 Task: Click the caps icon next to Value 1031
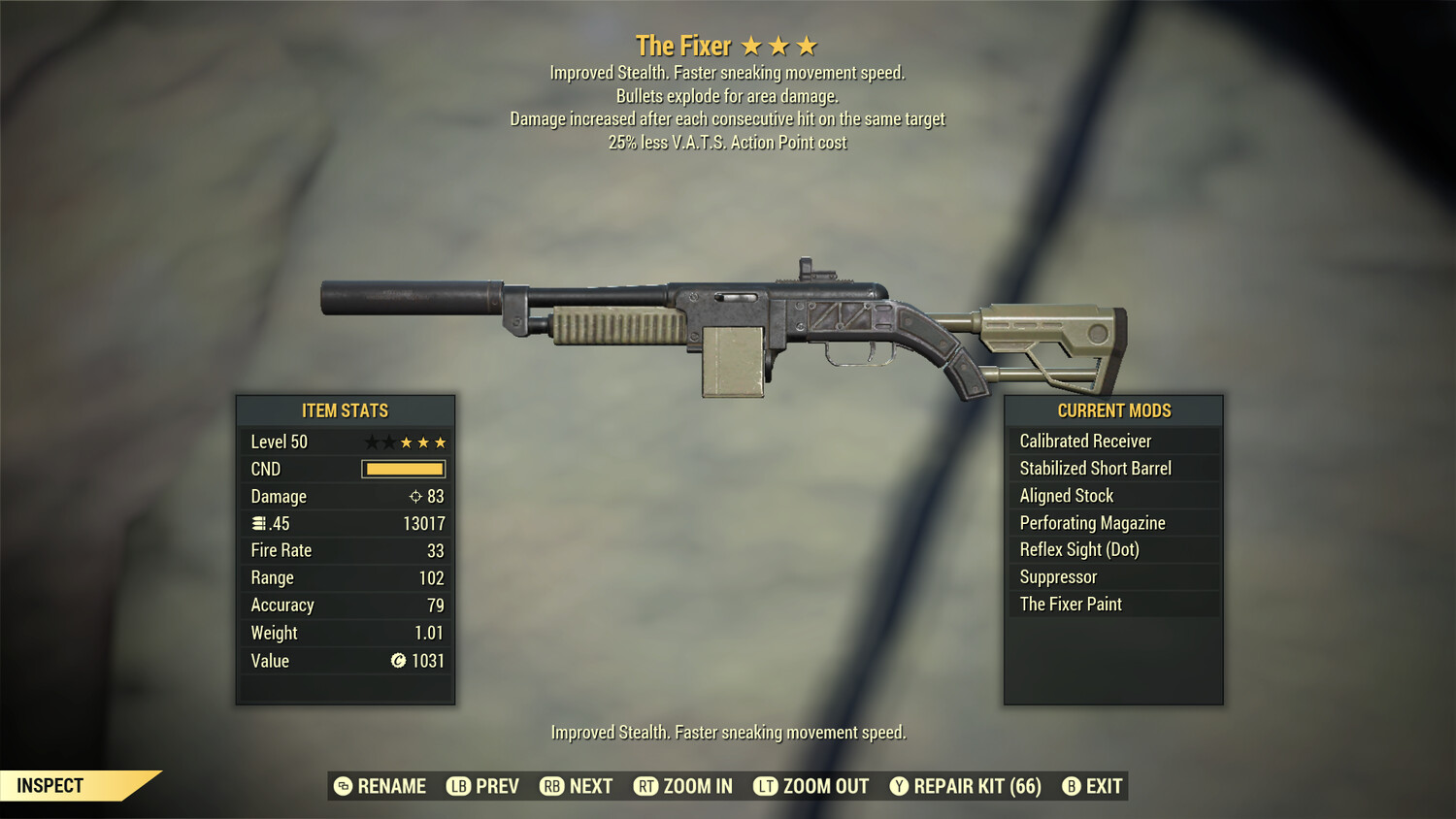[x=396, y=661]
